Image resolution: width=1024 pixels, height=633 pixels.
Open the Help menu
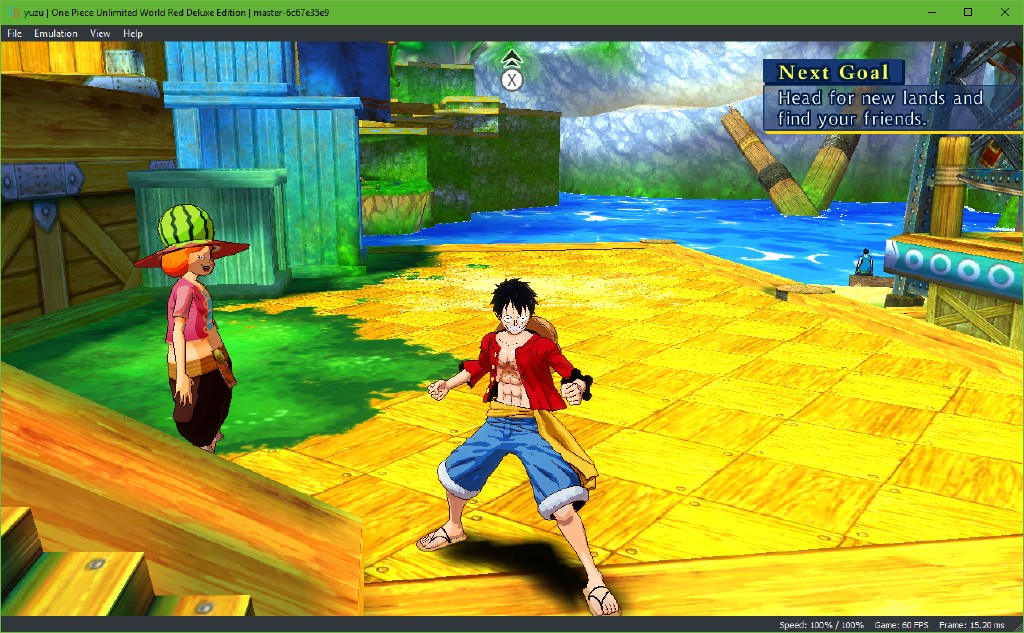[133, 33]
